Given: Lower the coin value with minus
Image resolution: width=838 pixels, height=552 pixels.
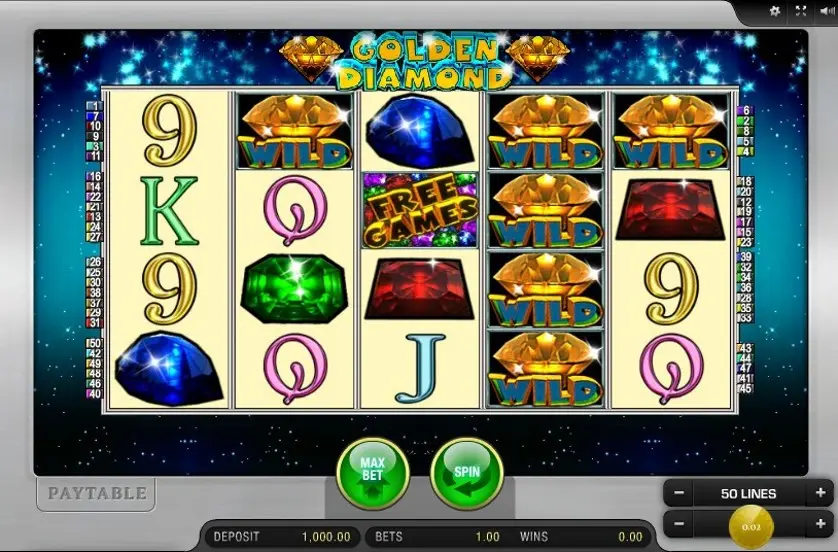Looking at the screenshot, I should point(679,522).
